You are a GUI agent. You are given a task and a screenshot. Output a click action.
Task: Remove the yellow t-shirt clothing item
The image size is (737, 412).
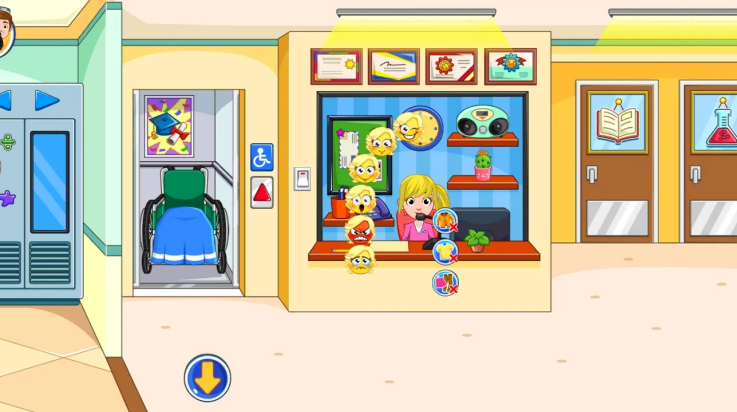click(445, 252)
